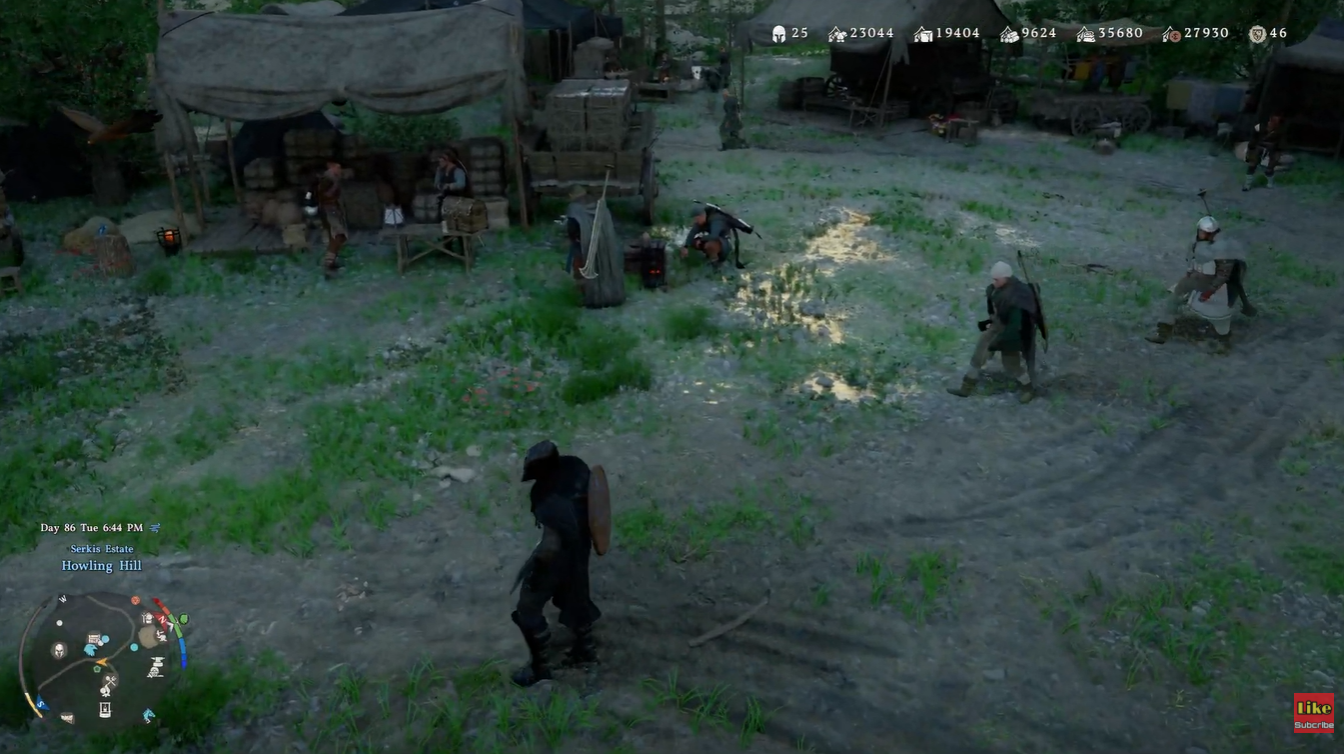Viewport: 1344px width, 754px height.
Task: Click the research resource icon showing 27930
Action: coord(1173,35)
